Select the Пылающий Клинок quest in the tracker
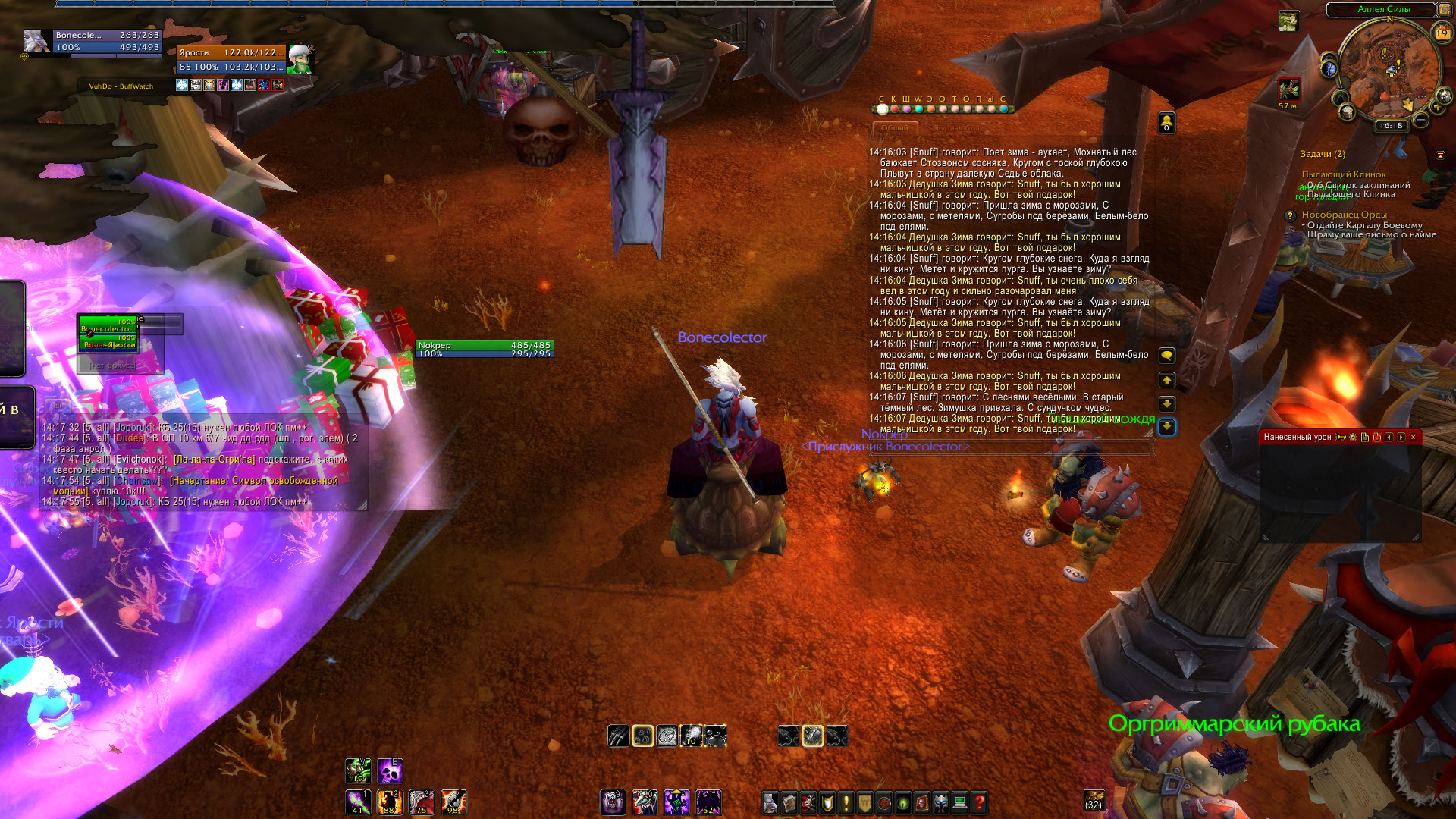 tap(1343, 174)
